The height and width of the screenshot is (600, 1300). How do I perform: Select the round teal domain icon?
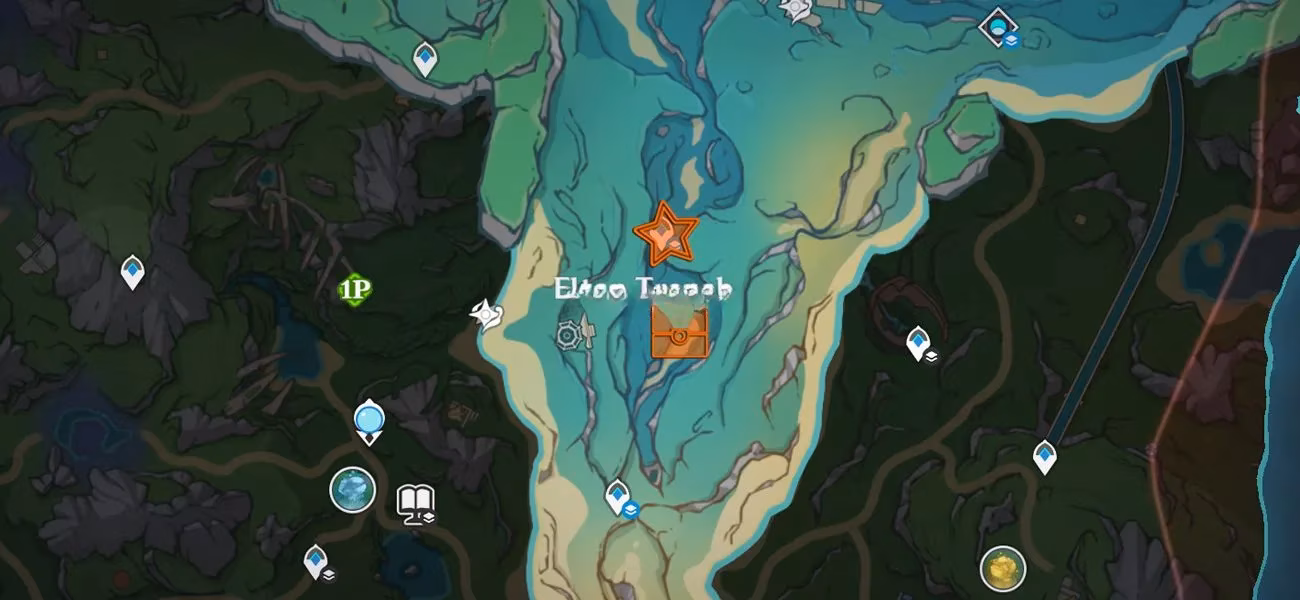(353, 490)
